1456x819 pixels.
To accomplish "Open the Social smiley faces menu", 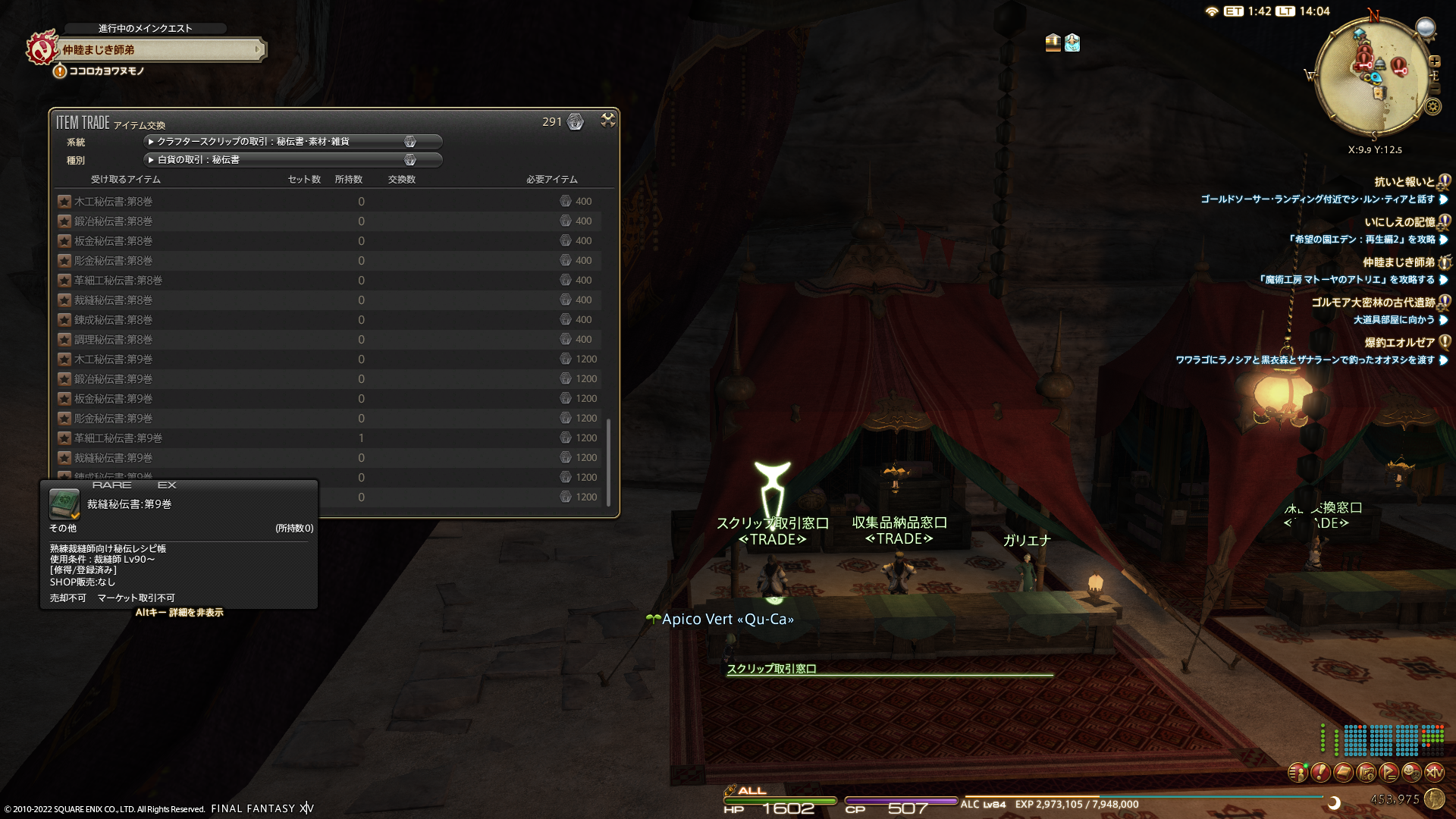I will click(x=1411, y=773).
